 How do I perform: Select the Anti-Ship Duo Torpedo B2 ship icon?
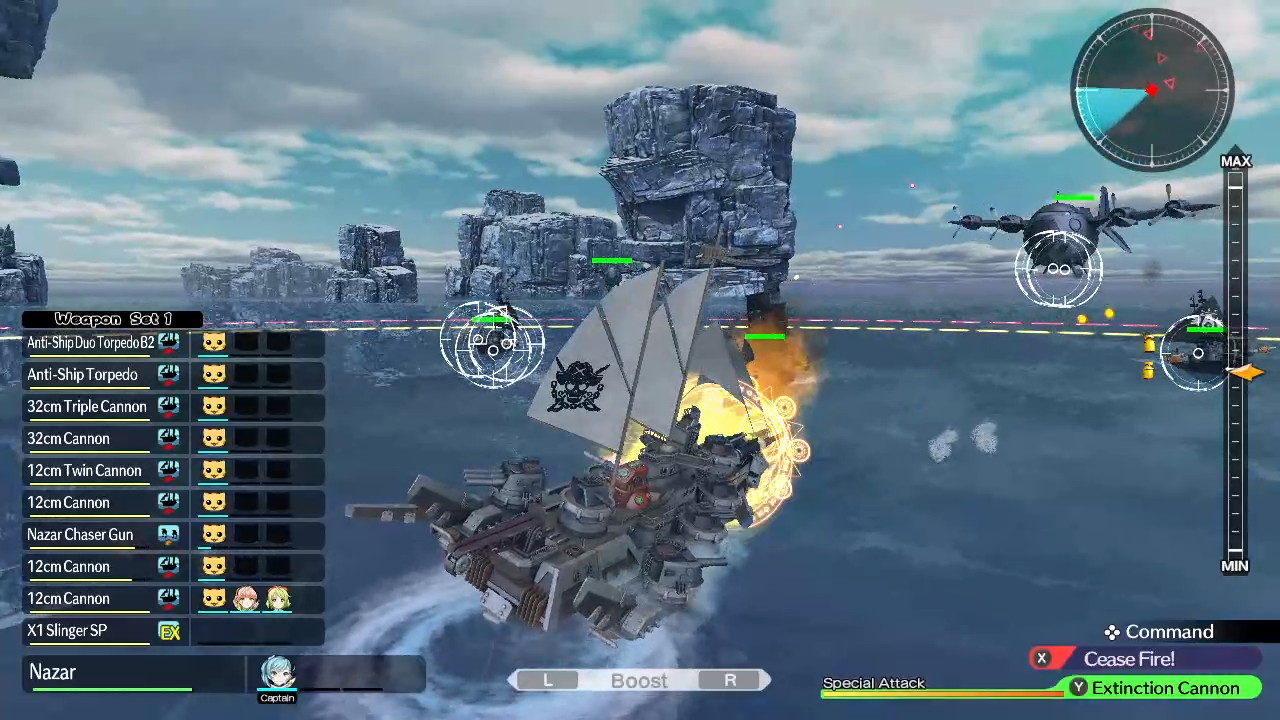click(168, 342)
